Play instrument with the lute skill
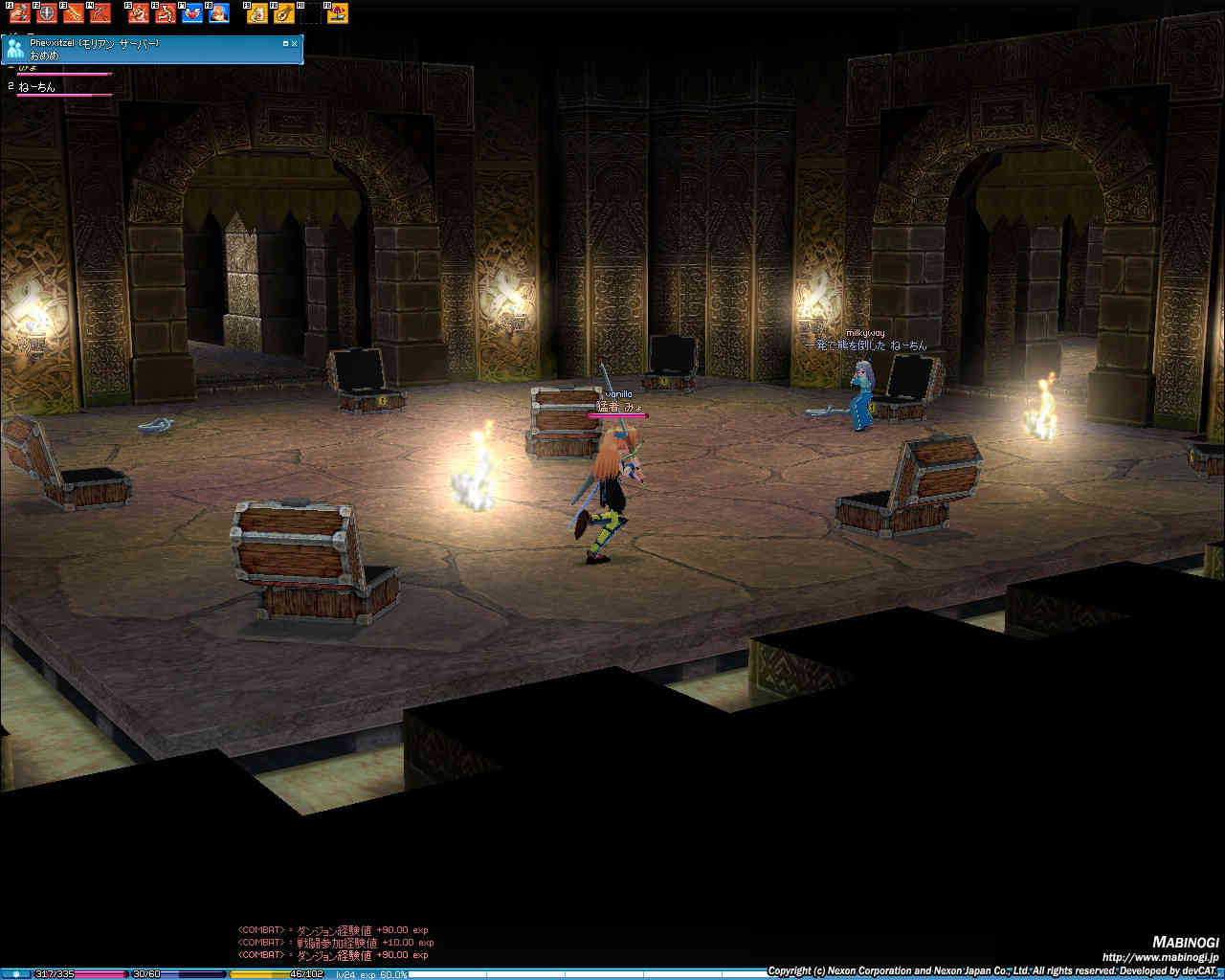The image size is (1225, 980). click(x=284, y=13)
